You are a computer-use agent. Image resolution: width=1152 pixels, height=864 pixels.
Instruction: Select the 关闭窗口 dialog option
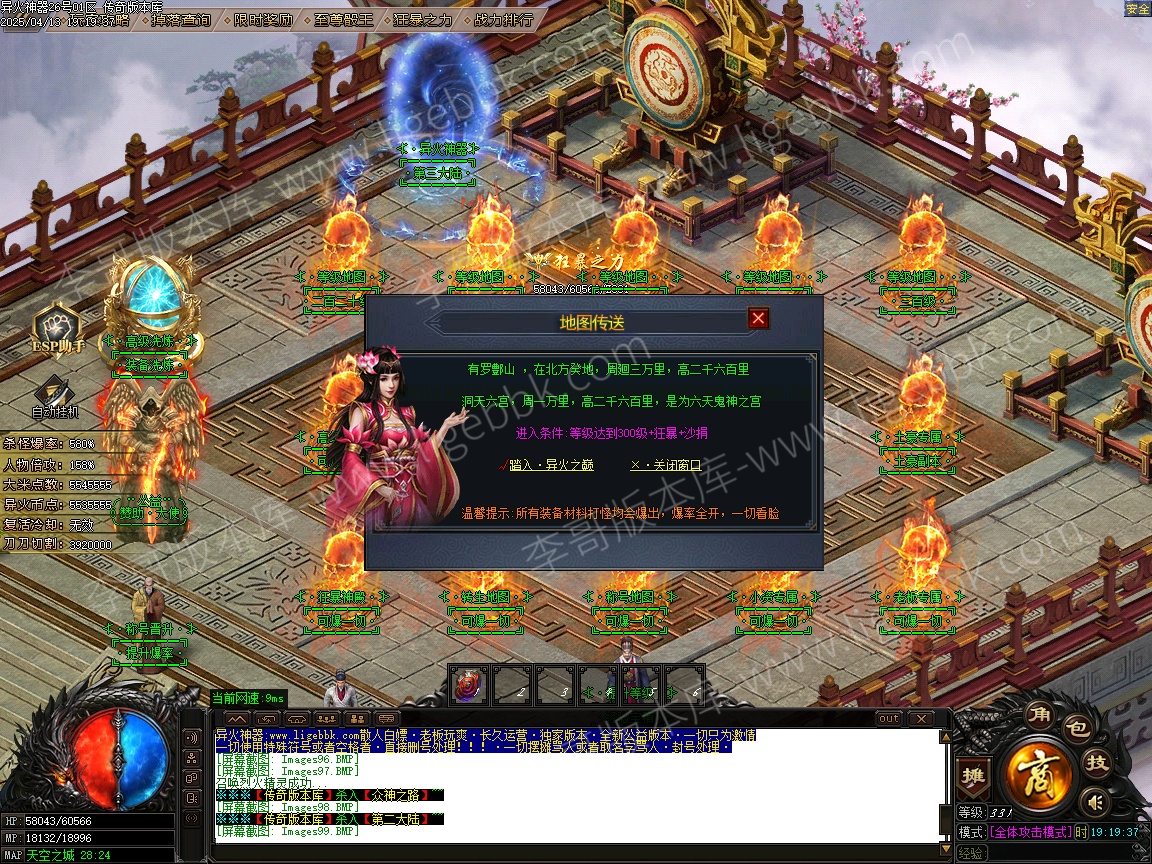[666, 465]
